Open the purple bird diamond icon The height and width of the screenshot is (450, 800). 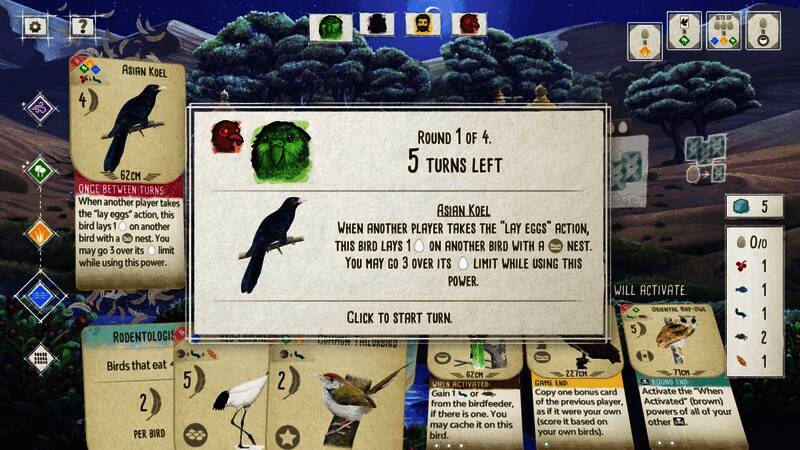pyautogui.click(x=38, y=107)
